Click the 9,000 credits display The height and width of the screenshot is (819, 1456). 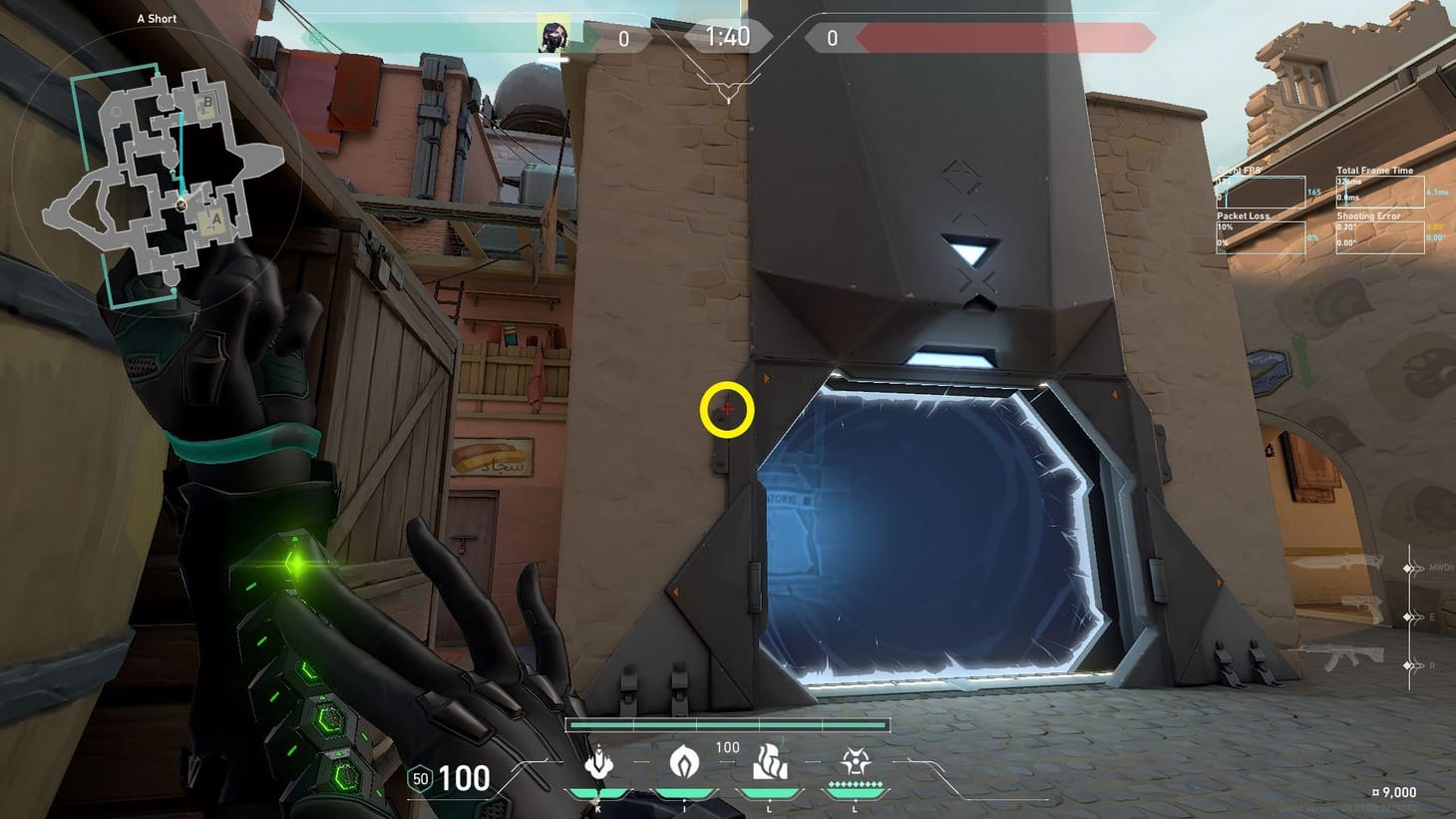[x=1395, y=791]
